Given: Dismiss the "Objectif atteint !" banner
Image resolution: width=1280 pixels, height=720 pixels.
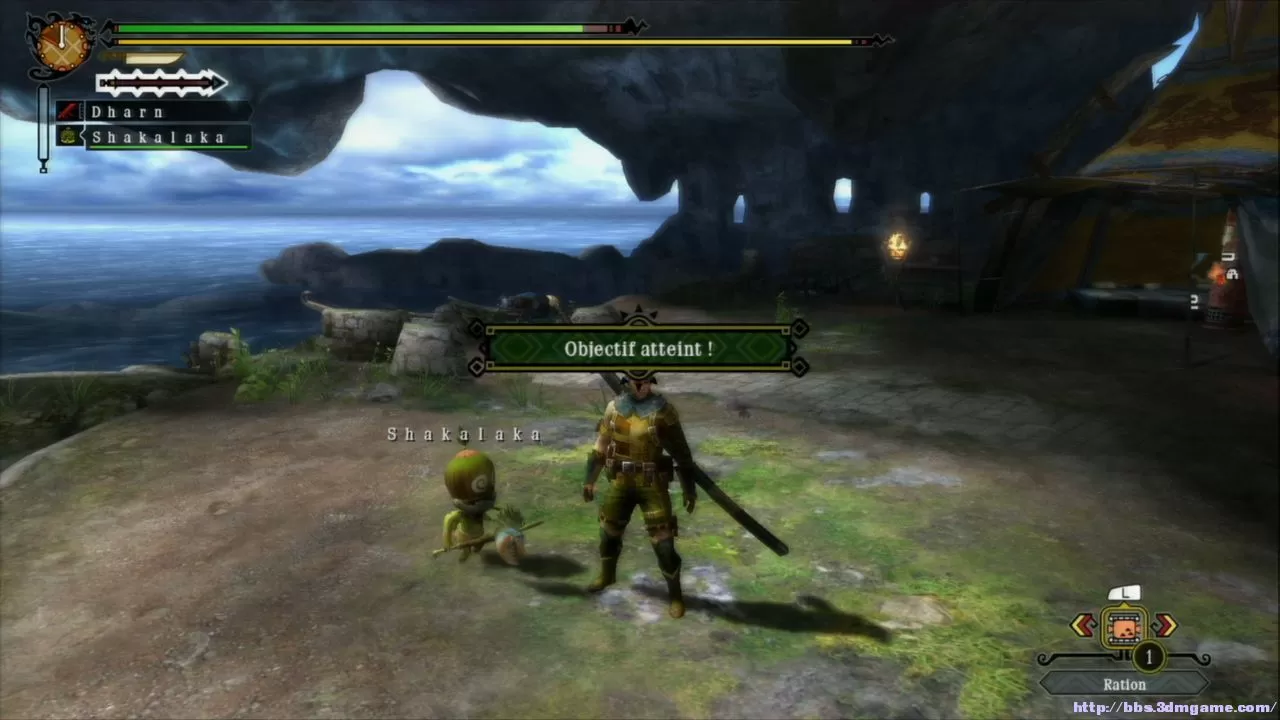Looking at the screenshot, I should [638, 349].
